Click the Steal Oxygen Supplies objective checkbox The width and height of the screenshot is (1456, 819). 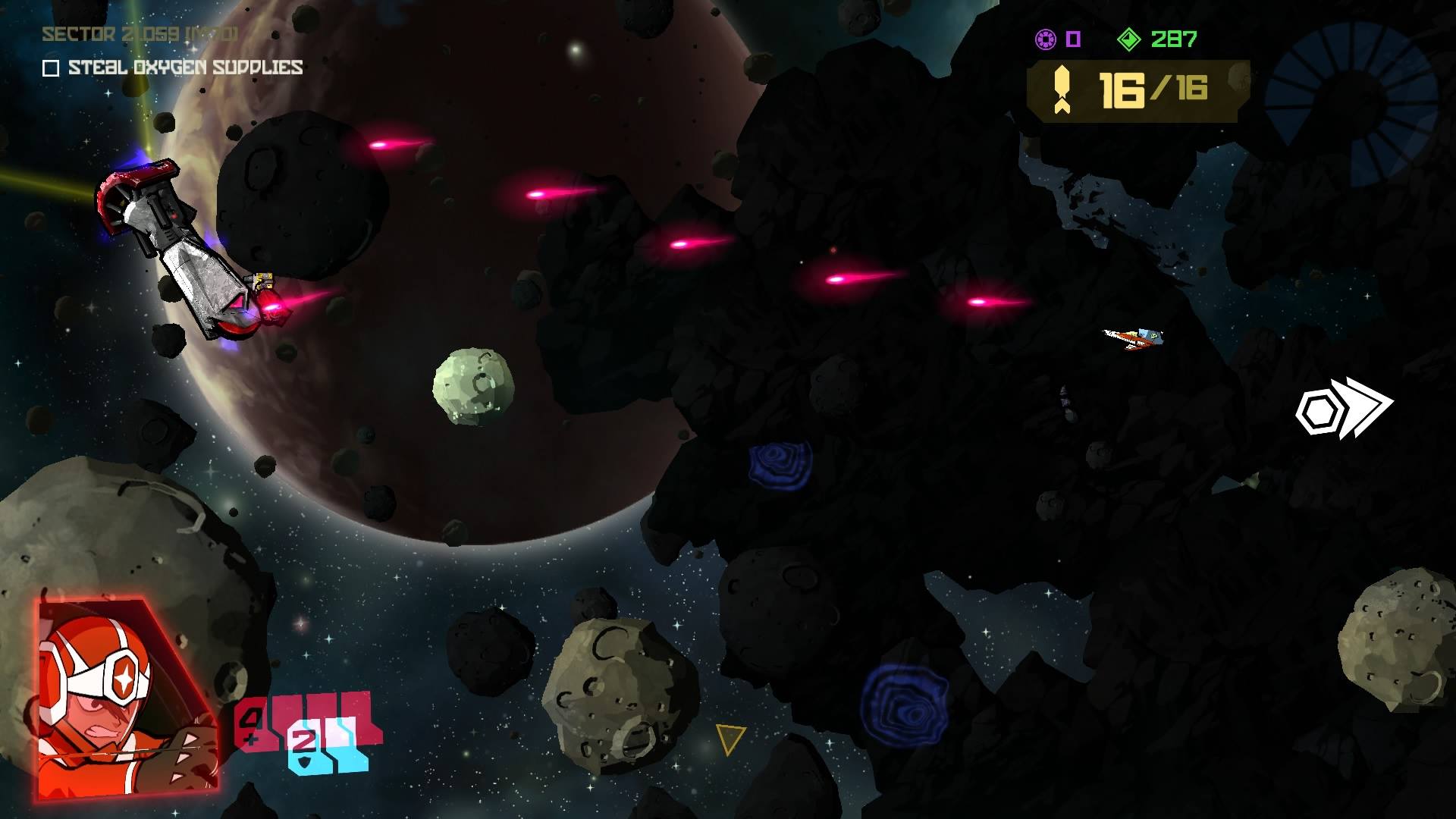coord(51,68)
